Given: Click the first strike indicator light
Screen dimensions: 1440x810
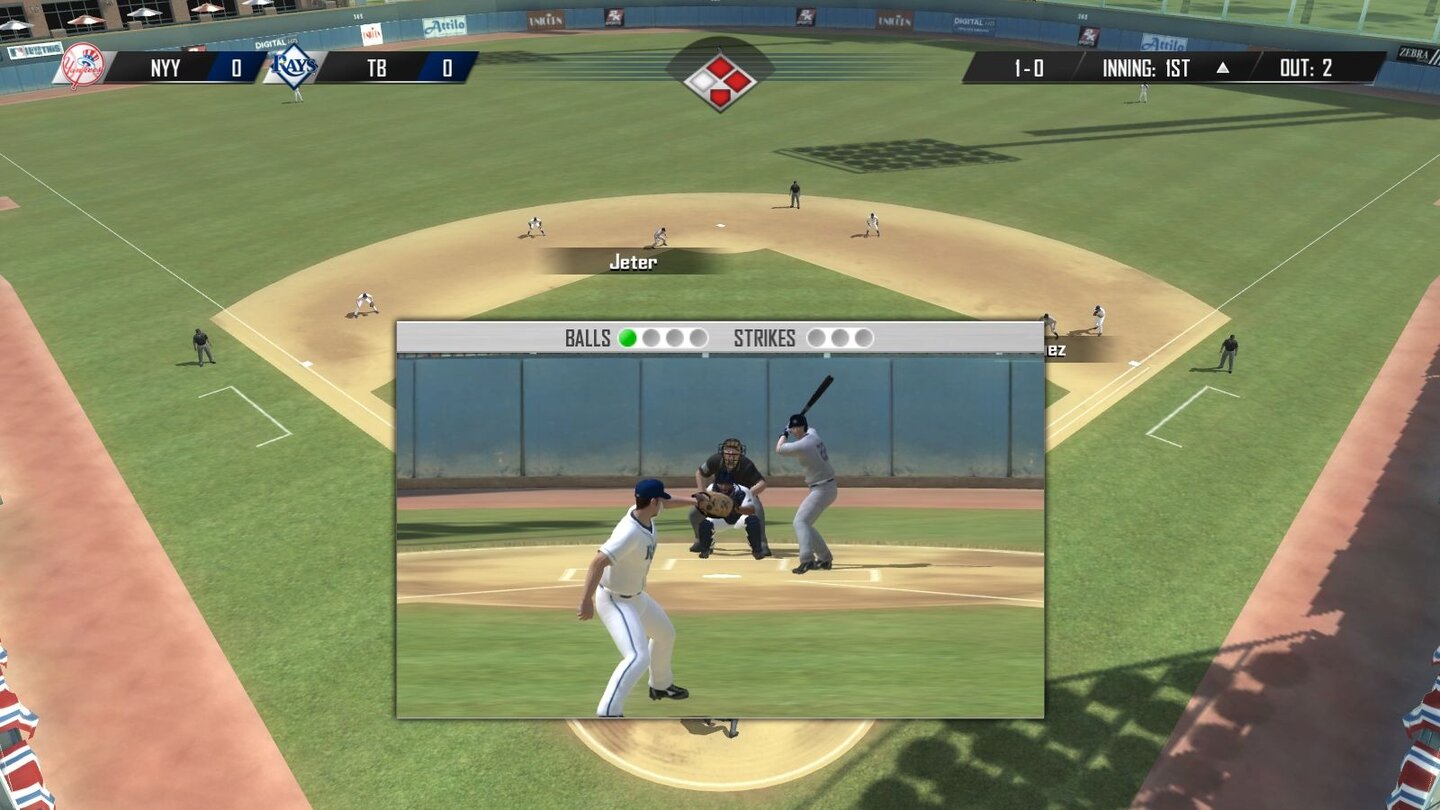Looking at the screenshot, I should pyautogui.click(x=815, y=338).
